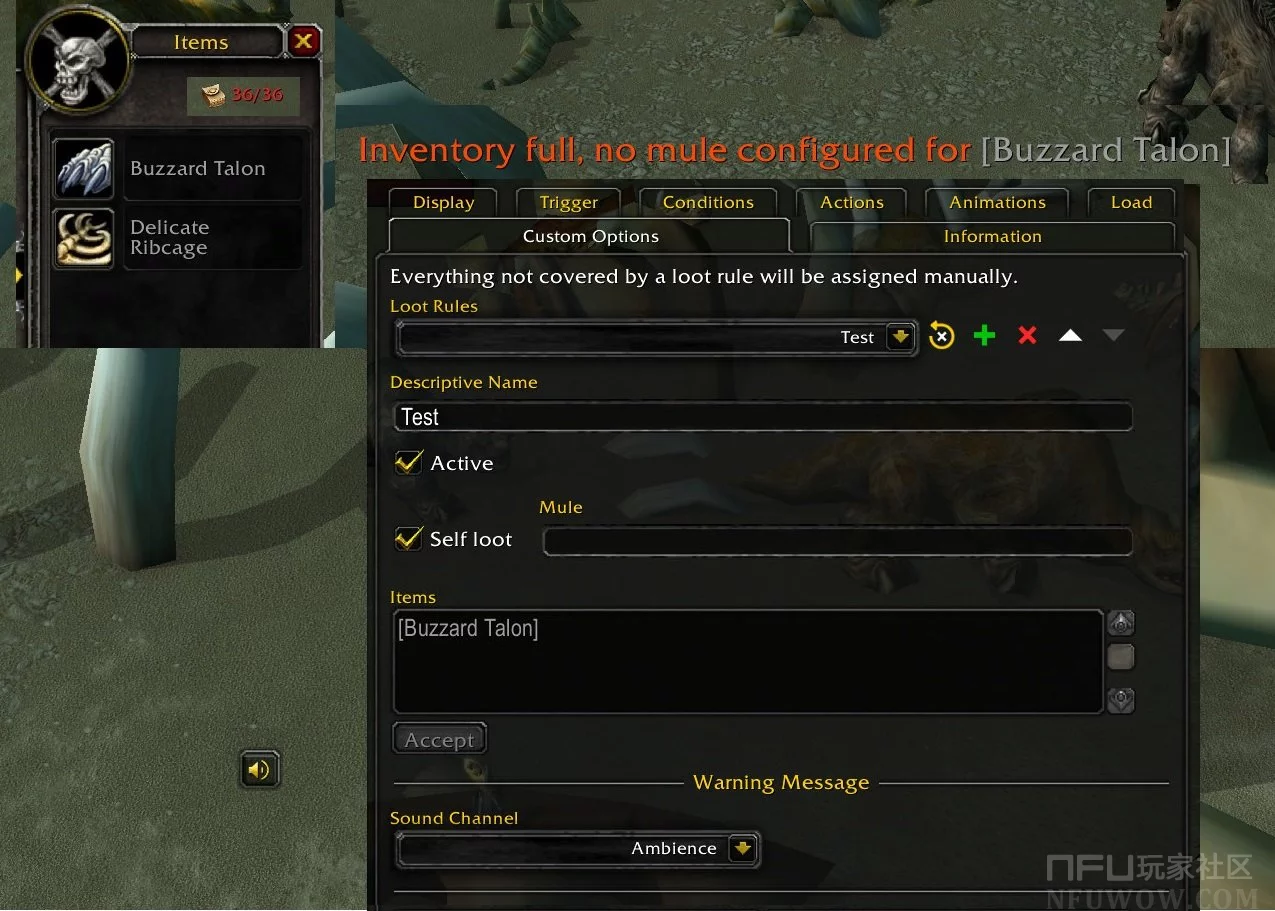The width and height of the screenshot is (1275, 911).
Task: Add a new loot rule with green plus
Action: coord(985,336)
